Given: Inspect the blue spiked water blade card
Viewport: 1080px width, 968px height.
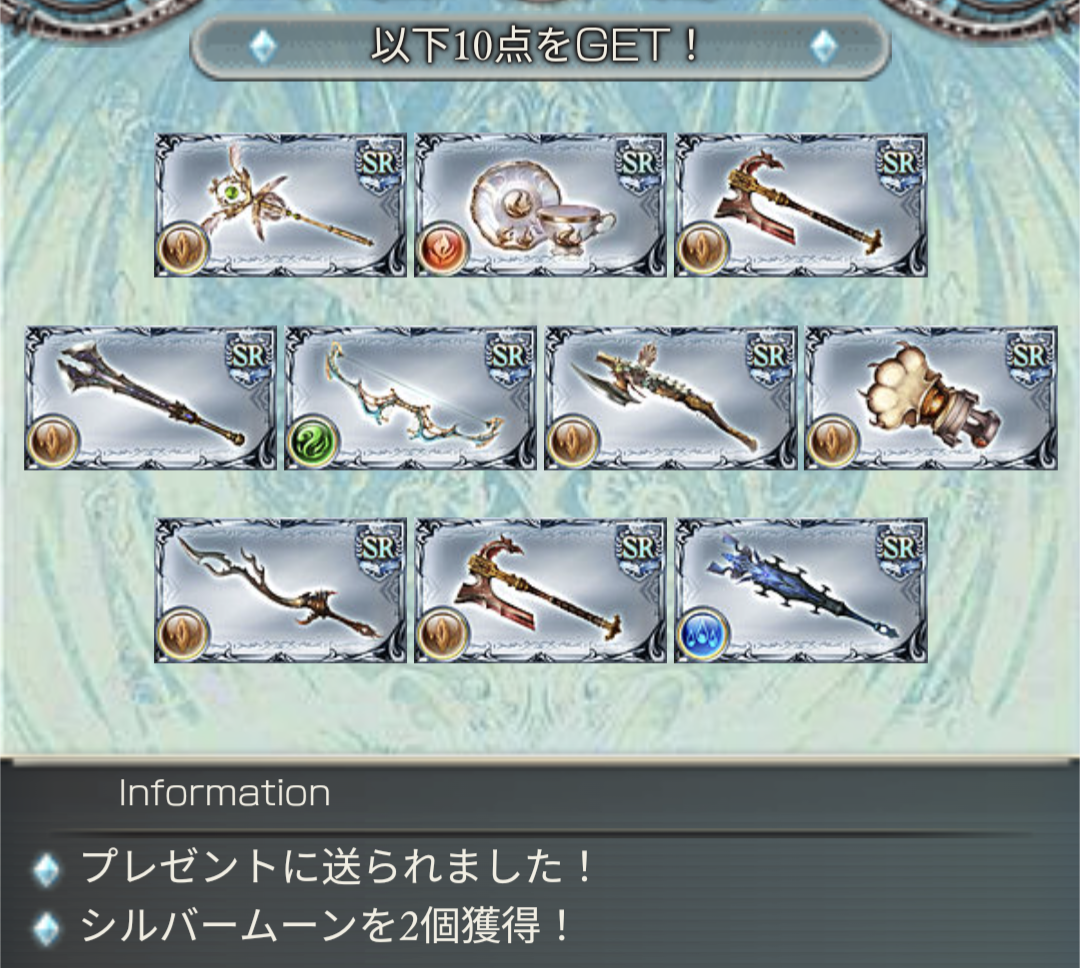Looking at the screenshot, I should click(800, 590).
